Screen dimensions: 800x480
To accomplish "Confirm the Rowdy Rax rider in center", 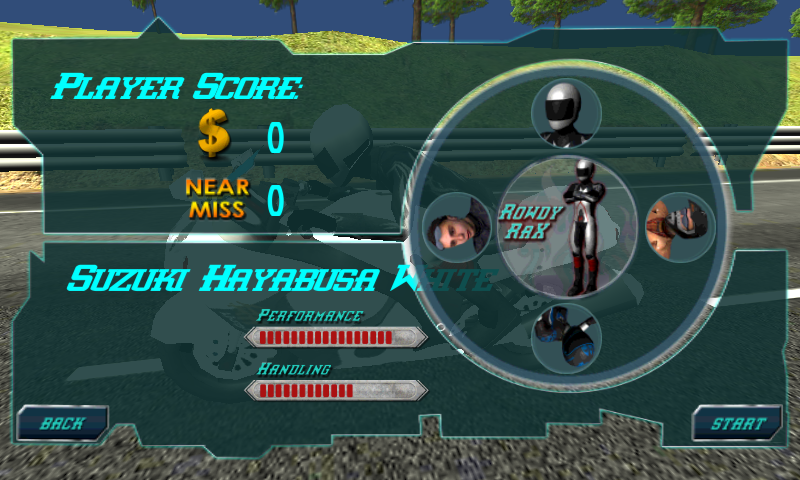I will coord(567,226).
